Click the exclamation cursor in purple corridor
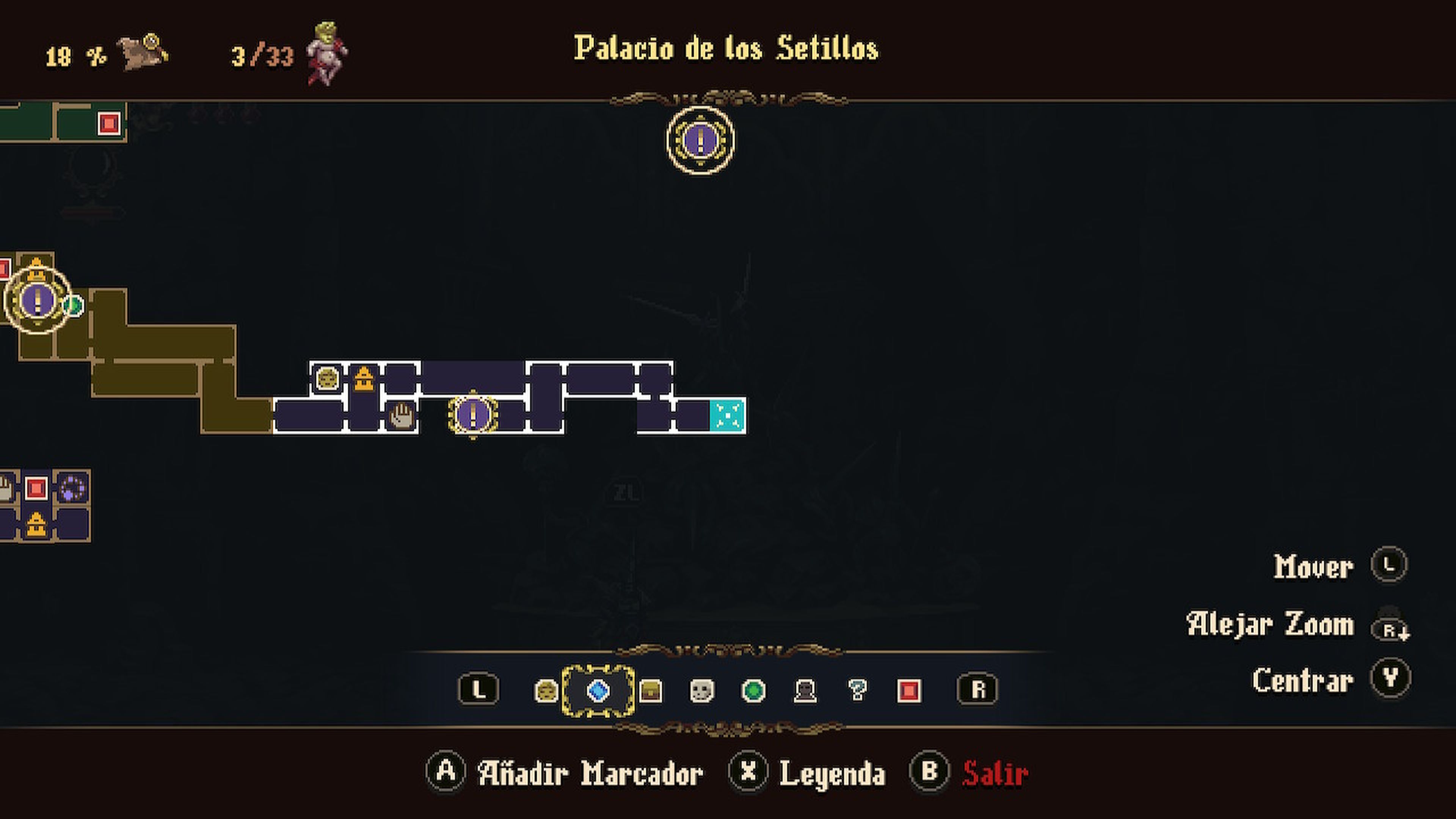The width and height of the screenshot is (1456, 819). pos(473,415)
